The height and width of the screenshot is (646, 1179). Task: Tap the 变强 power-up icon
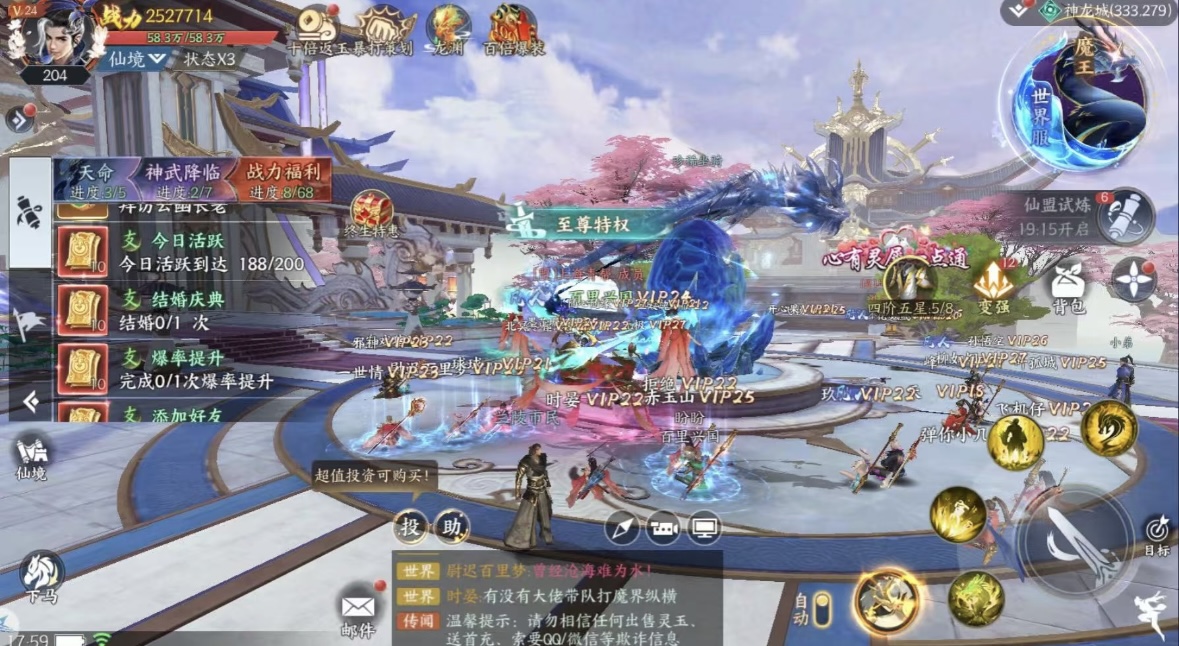pos(993,286)
